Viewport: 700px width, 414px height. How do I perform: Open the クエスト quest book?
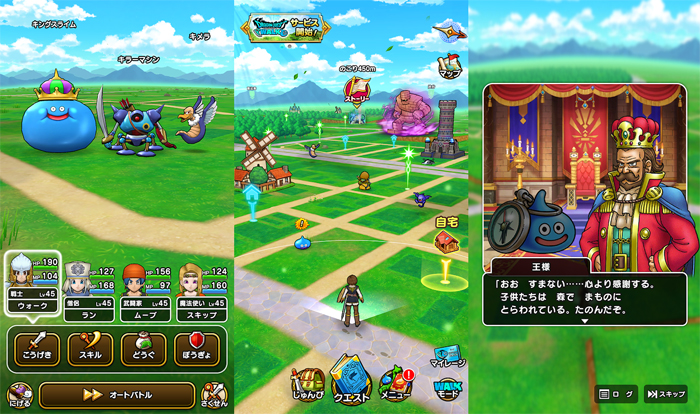[x=351, y=379]
